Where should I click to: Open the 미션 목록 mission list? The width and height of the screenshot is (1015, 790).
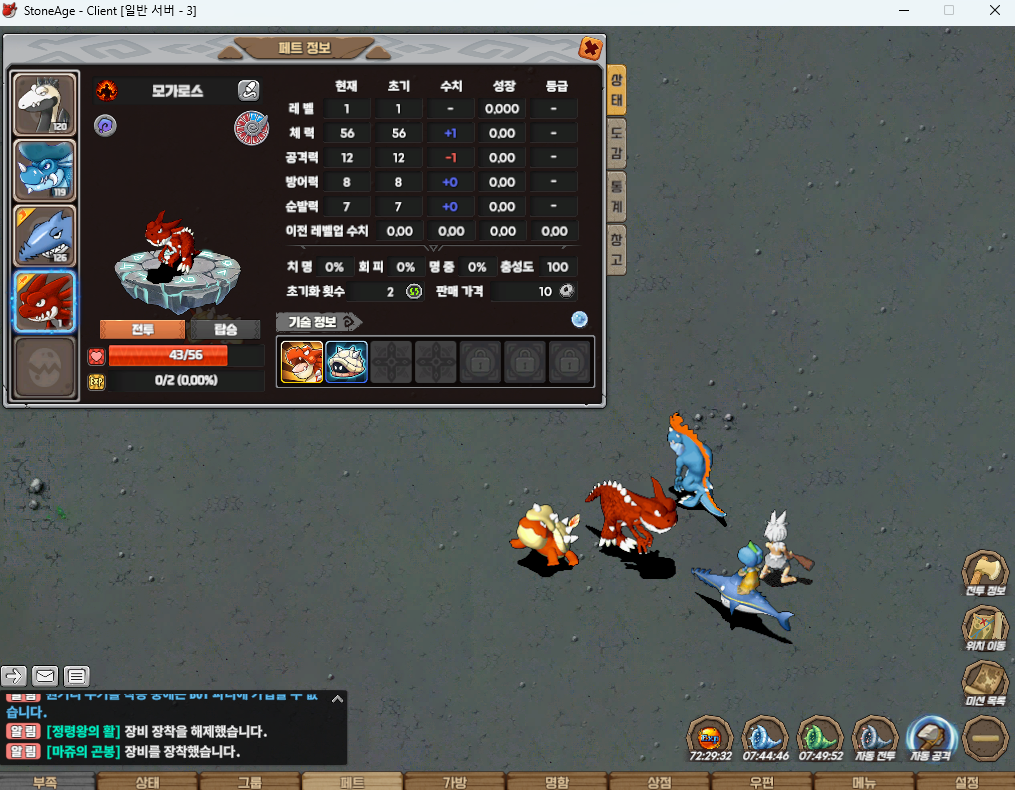point(985,681)
